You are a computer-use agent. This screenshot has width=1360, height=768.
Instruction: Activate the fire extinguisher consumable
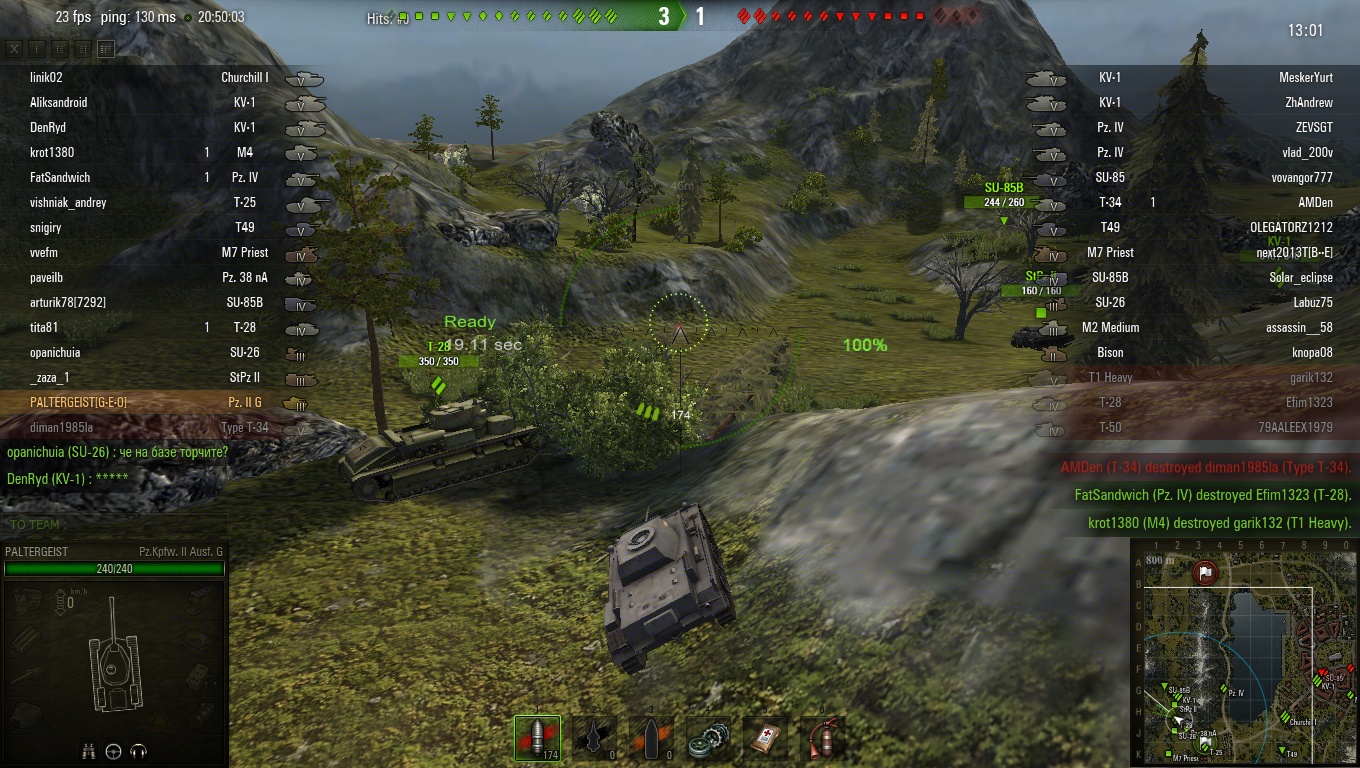(821, 737)
